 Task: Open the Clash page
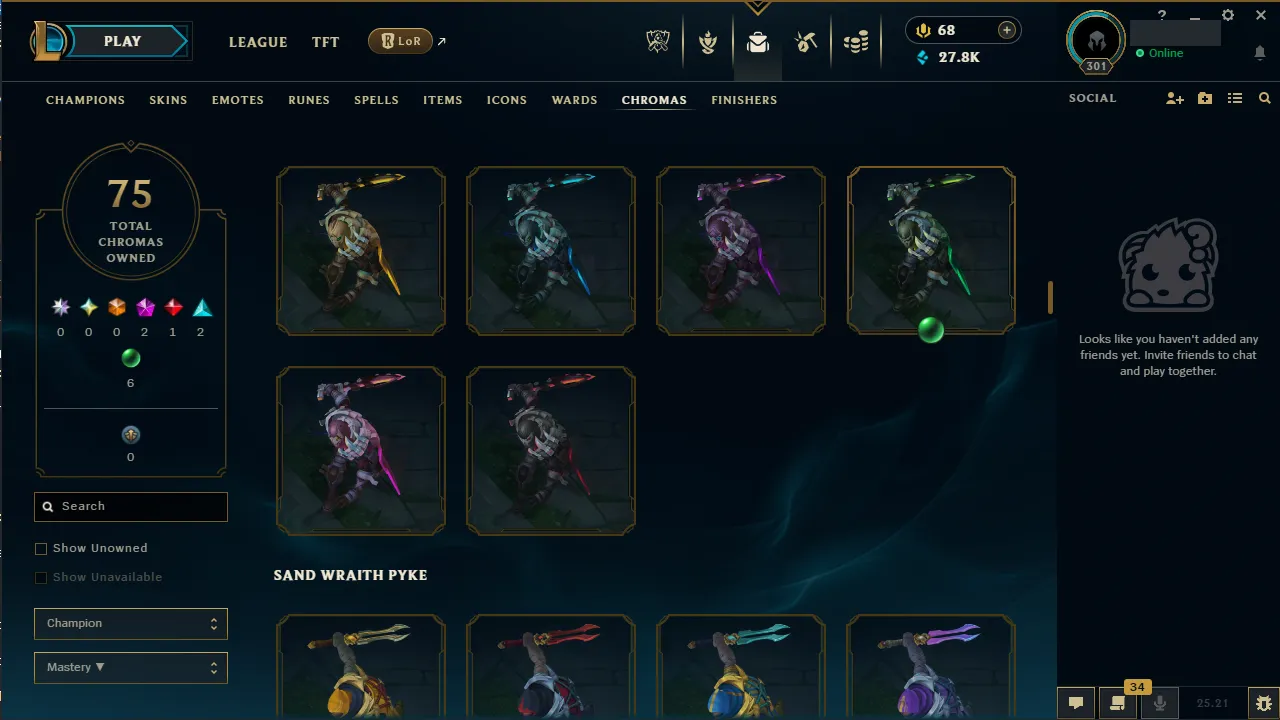(x=708, y=42)
